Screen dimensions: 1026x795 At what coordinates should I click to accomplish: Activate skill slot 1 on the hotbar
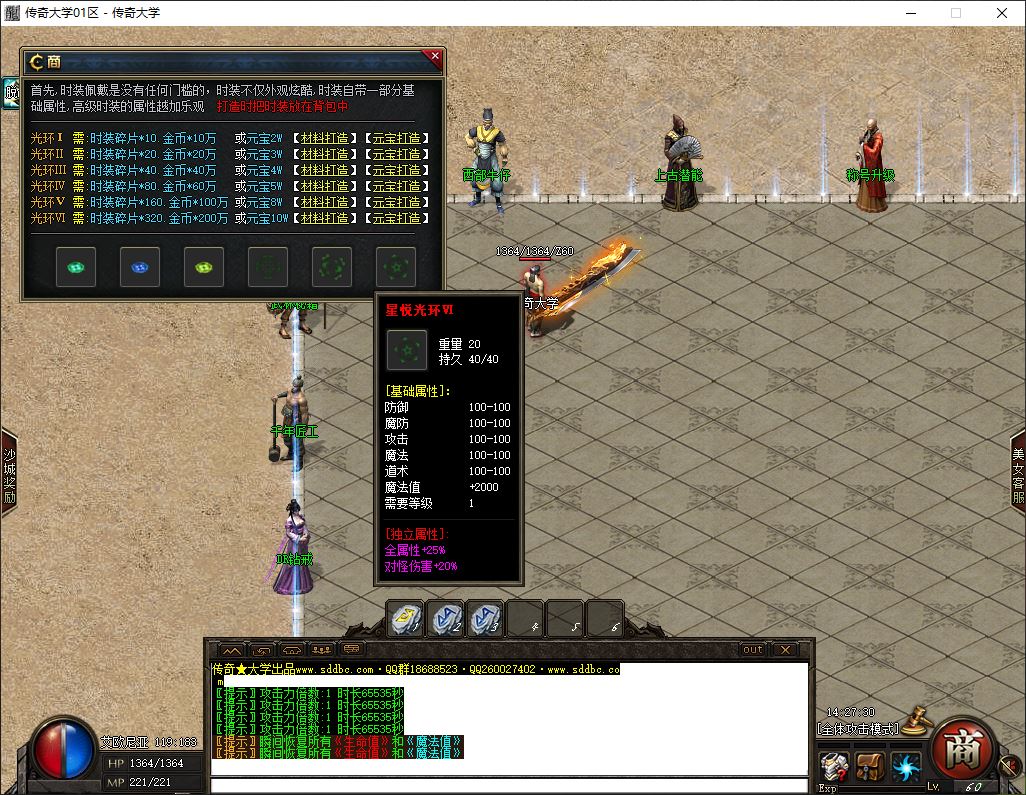click(x=405, y=620)
